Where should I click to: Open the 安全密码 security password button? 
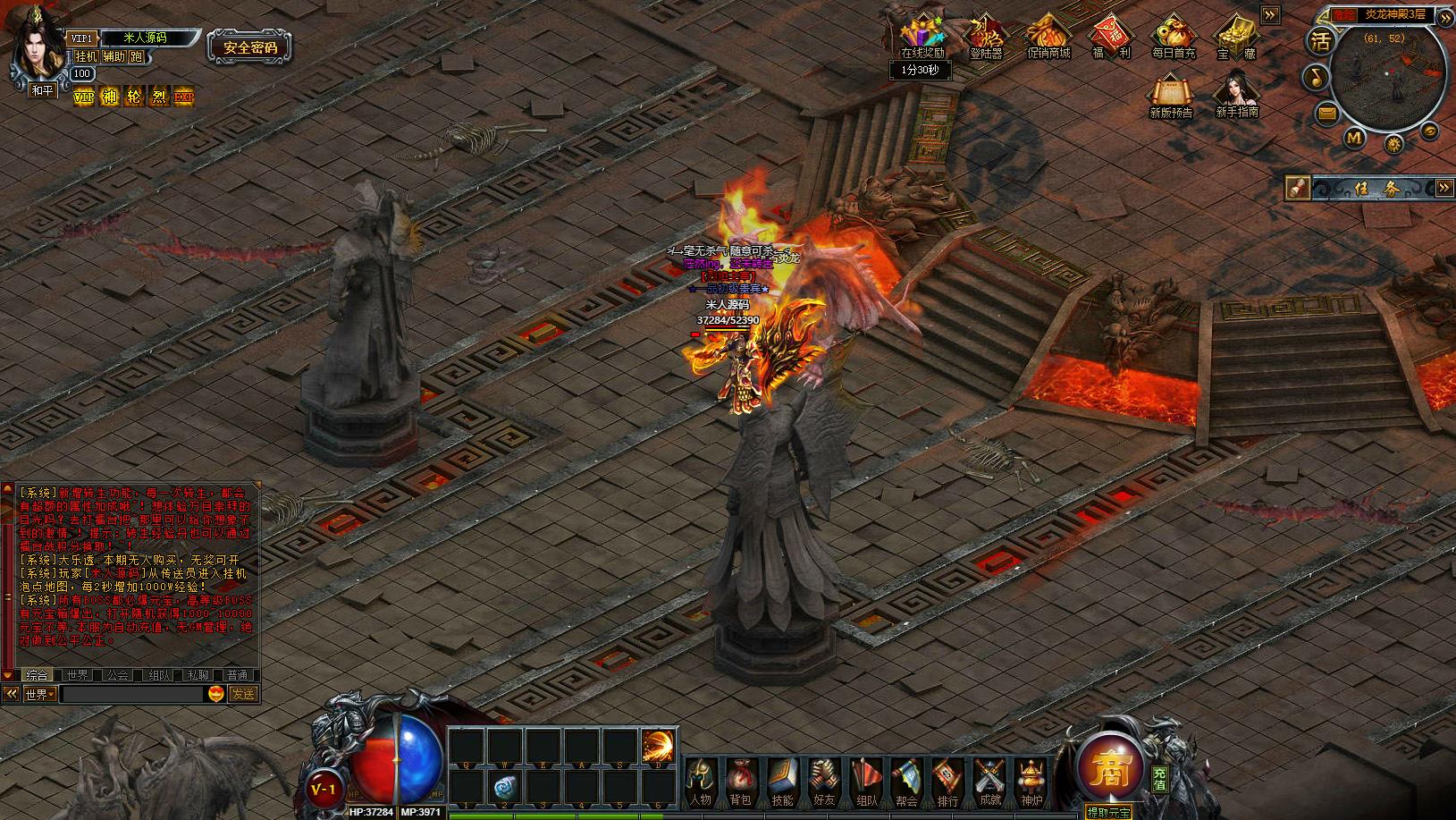click(x=249, y=47)
